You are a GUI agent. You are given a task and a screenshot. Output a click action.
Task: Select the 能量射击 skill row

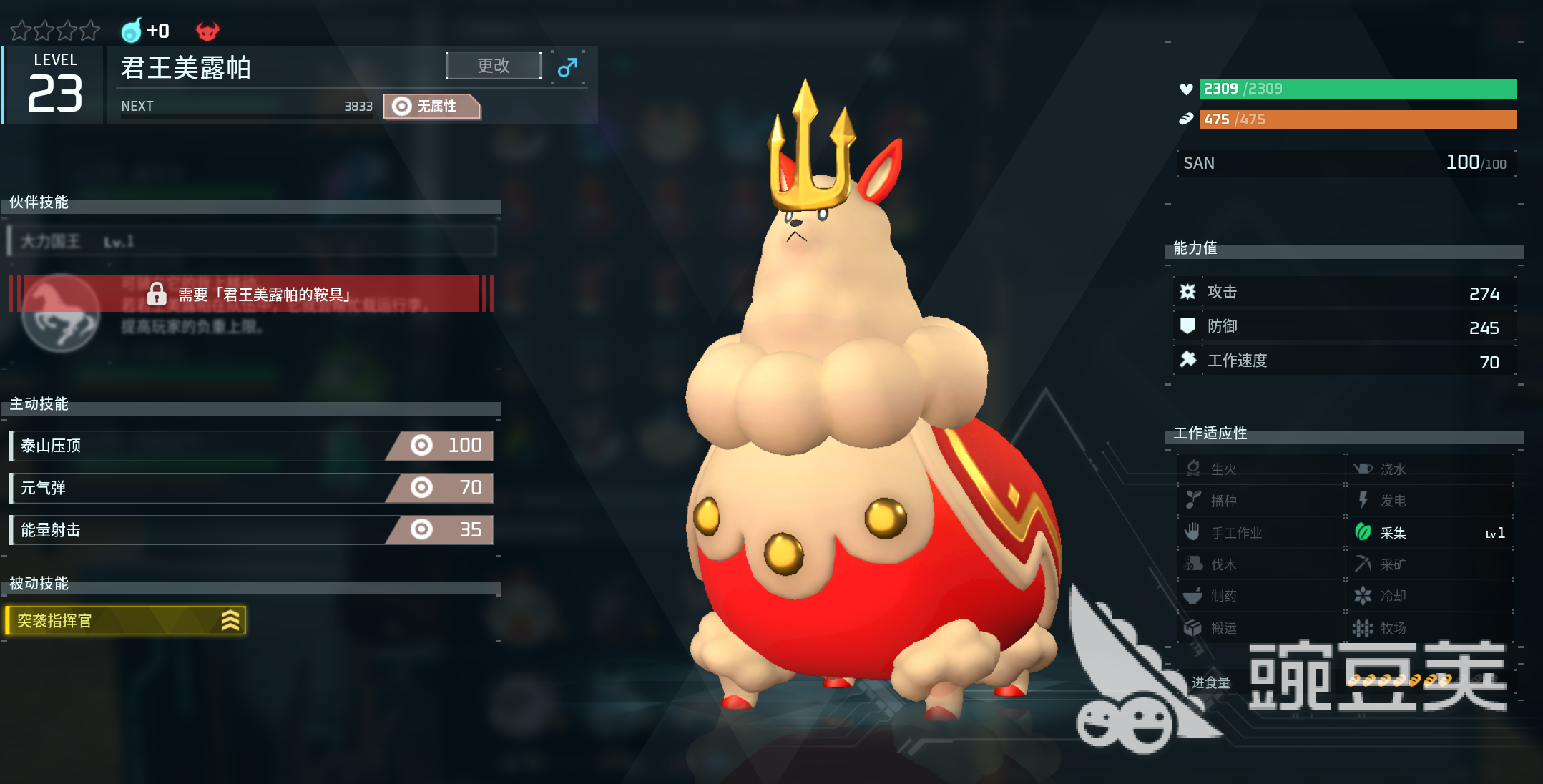251,530
